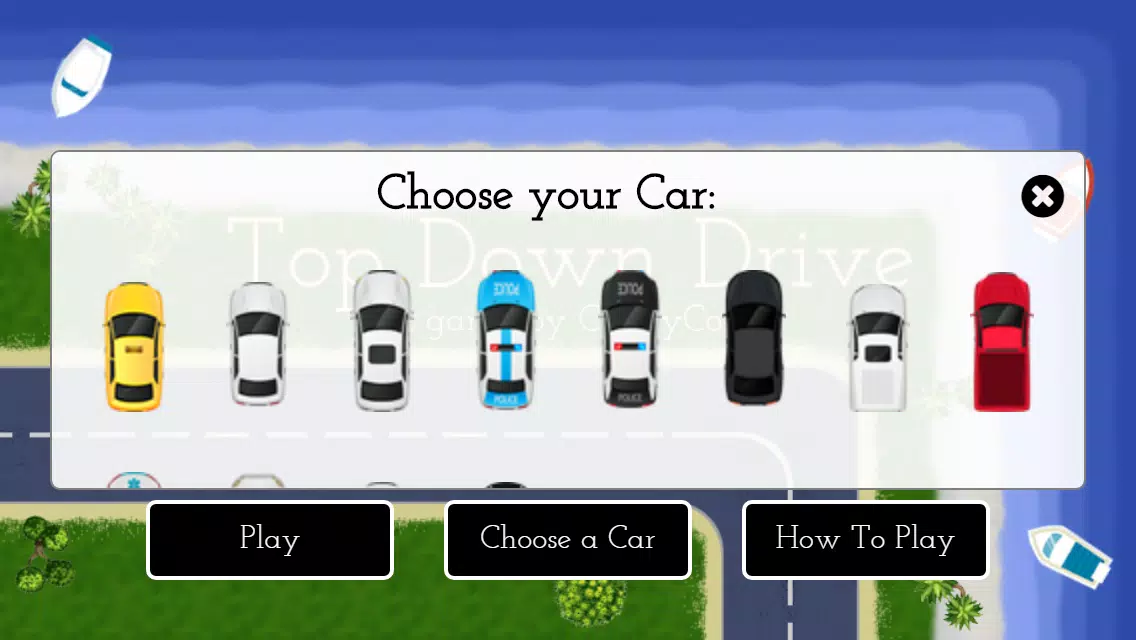Pick the white pickup truck
The height and width of the screenshot is (640, 1136).
point(878,347)
